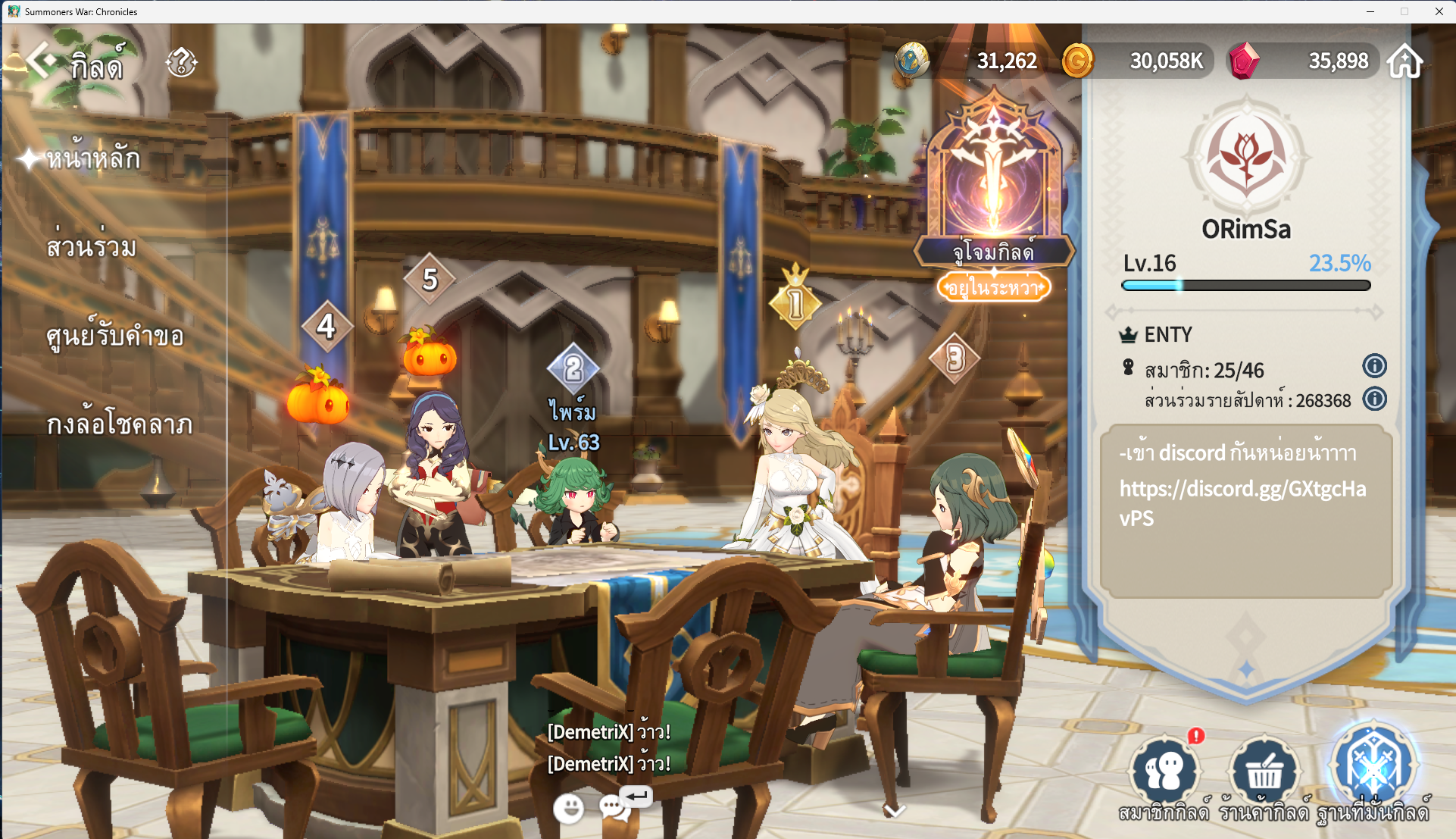The height and width of the screenshot is (839, 1456).
Task: Open the จู่โจมกิลด์ guild raid emblem
Action: [993, 182]
